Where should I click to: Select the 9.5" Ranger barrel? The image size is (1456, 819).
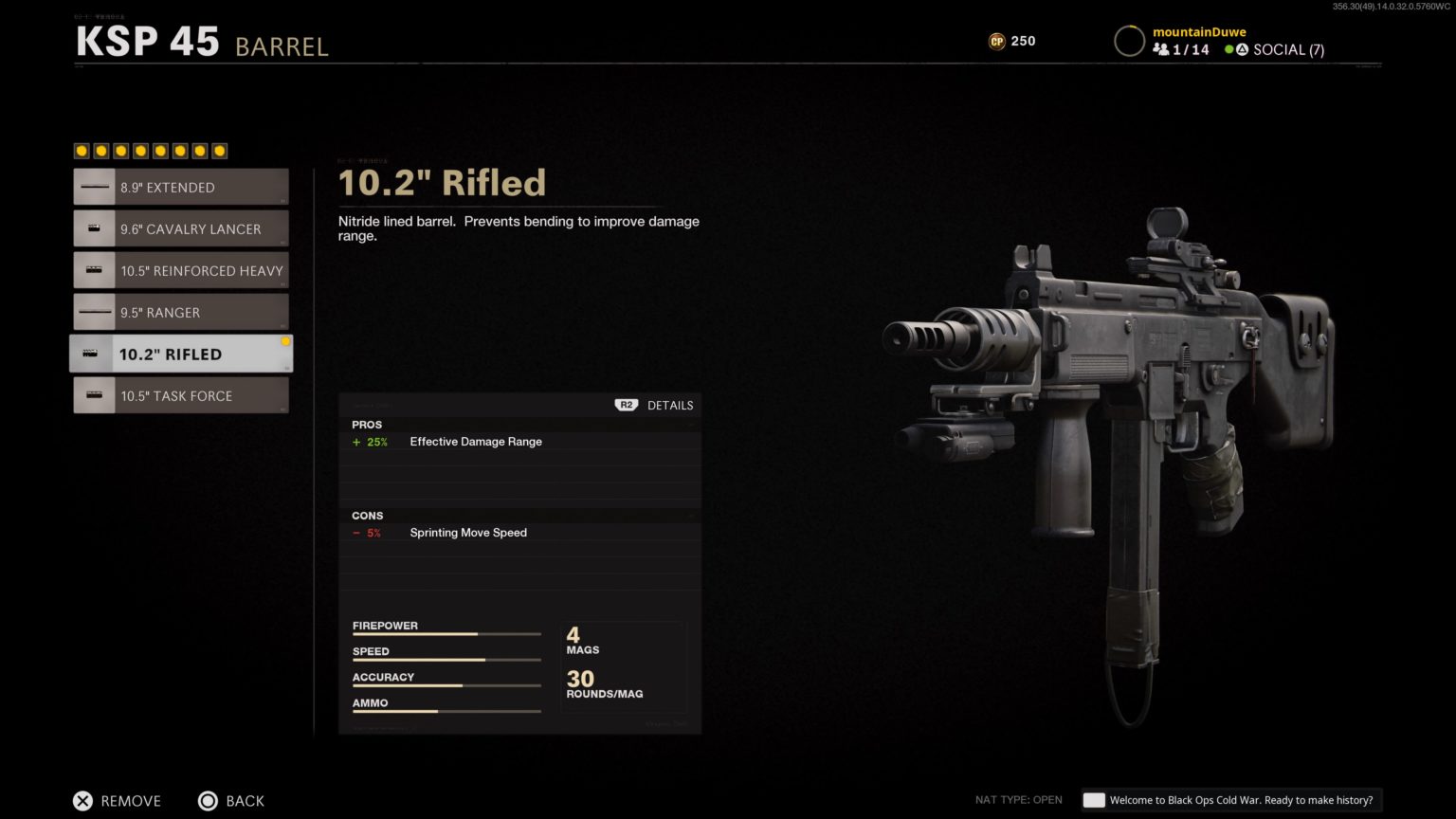point(181,313)
